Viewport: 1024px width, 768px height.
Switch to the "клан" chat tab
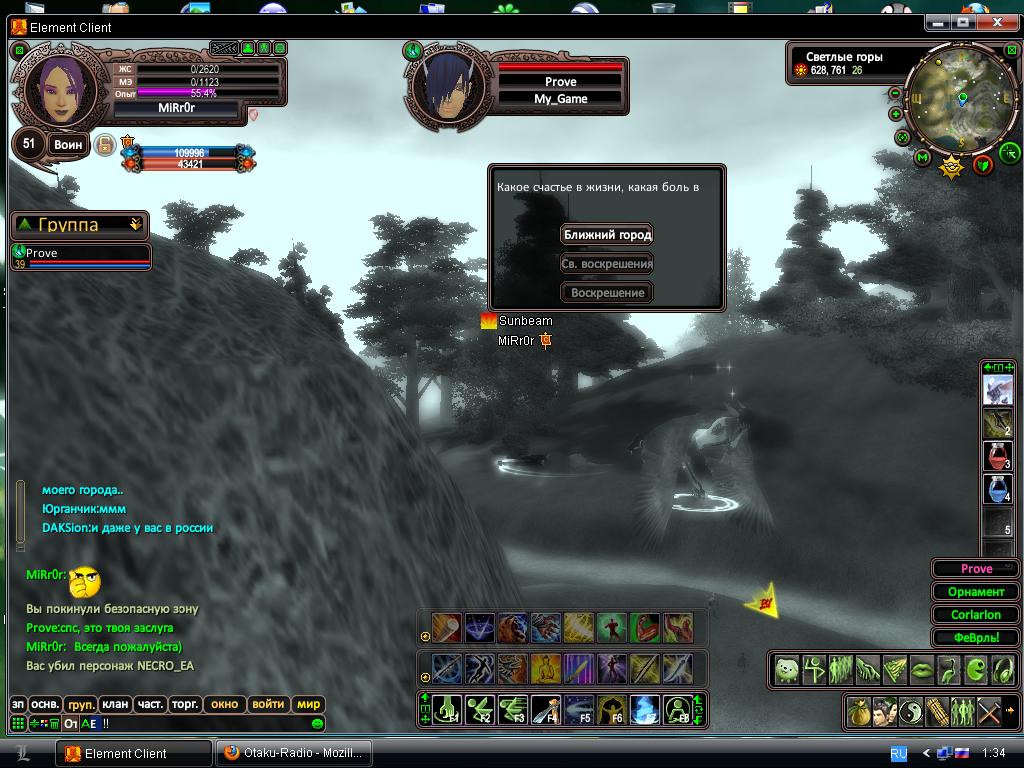[115, 704]
